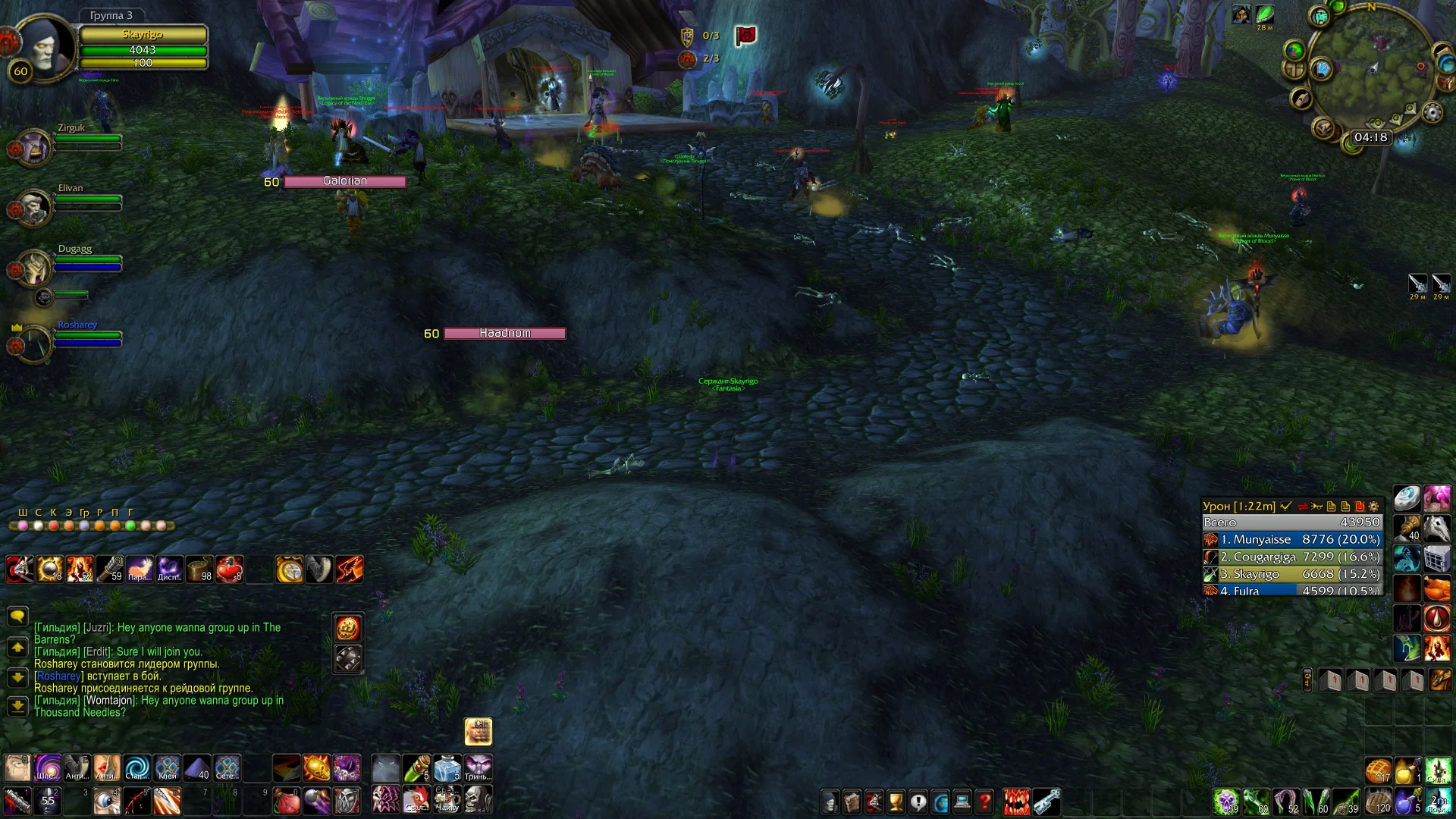Click the whistle addon button on the minimap

point(1301,98)
